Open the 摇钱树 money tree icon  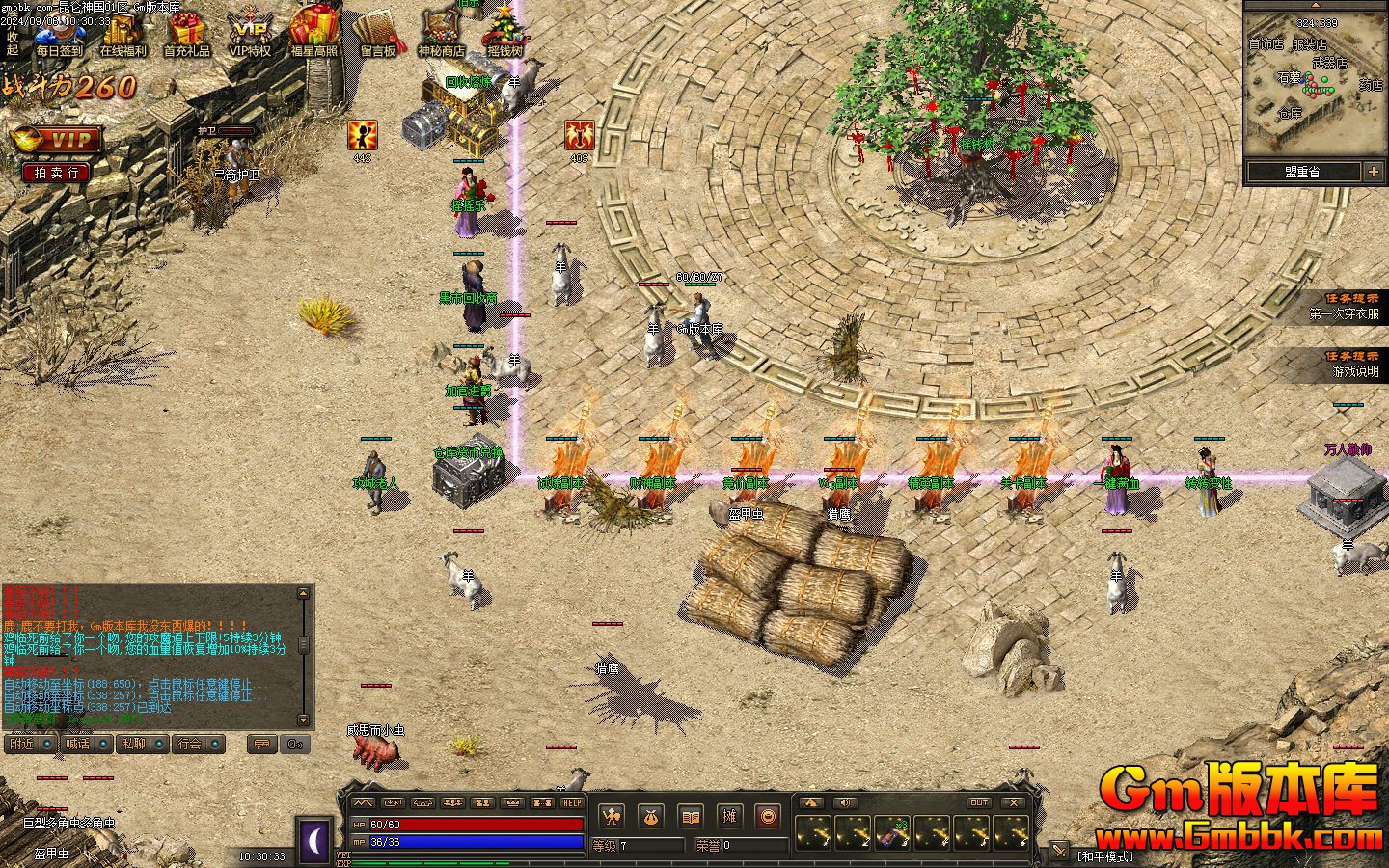click(x=504, y=35)
